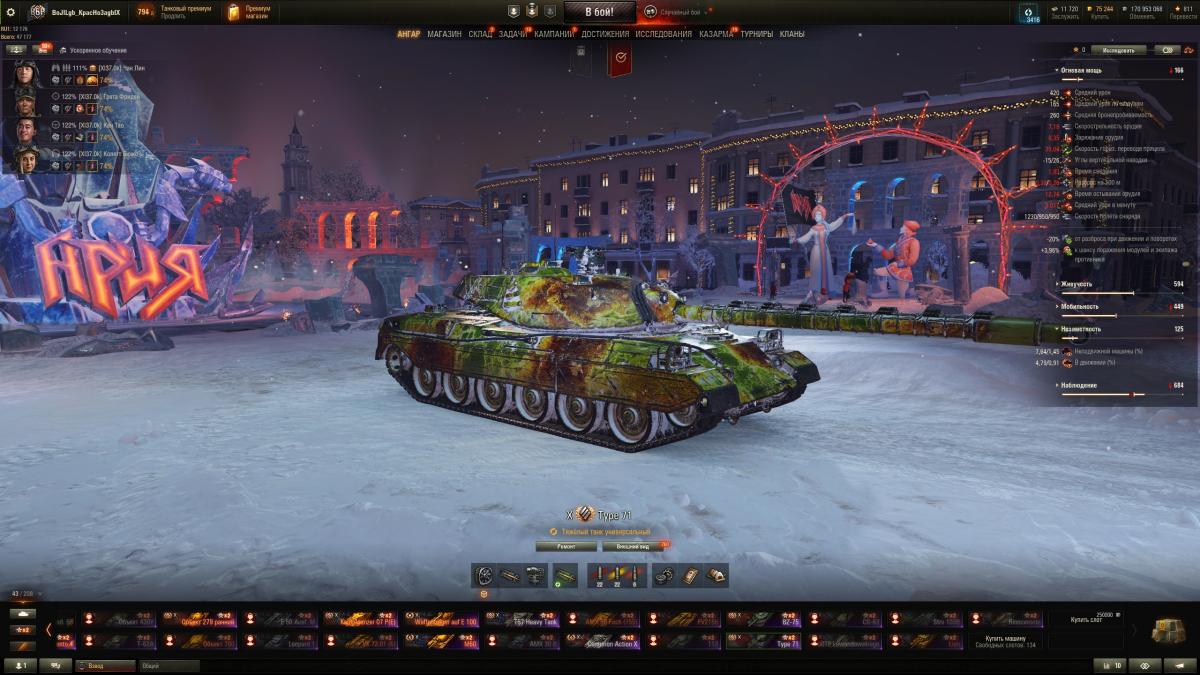This screenshot has width=1200, height=675.
Task: Start battle with the "В бой!" button
Action: pos(599,12)
